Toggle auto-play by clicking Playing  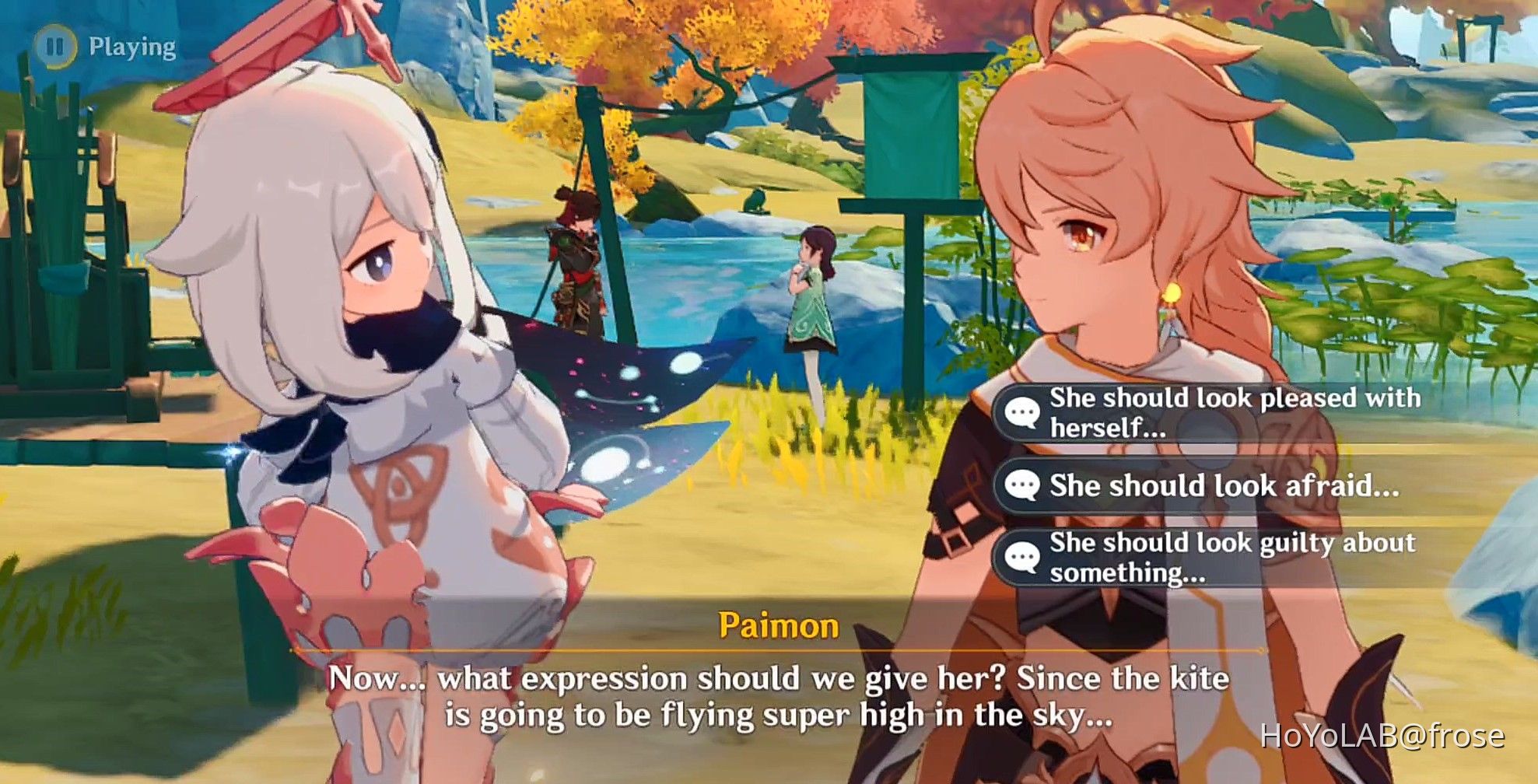coord(129,46)
